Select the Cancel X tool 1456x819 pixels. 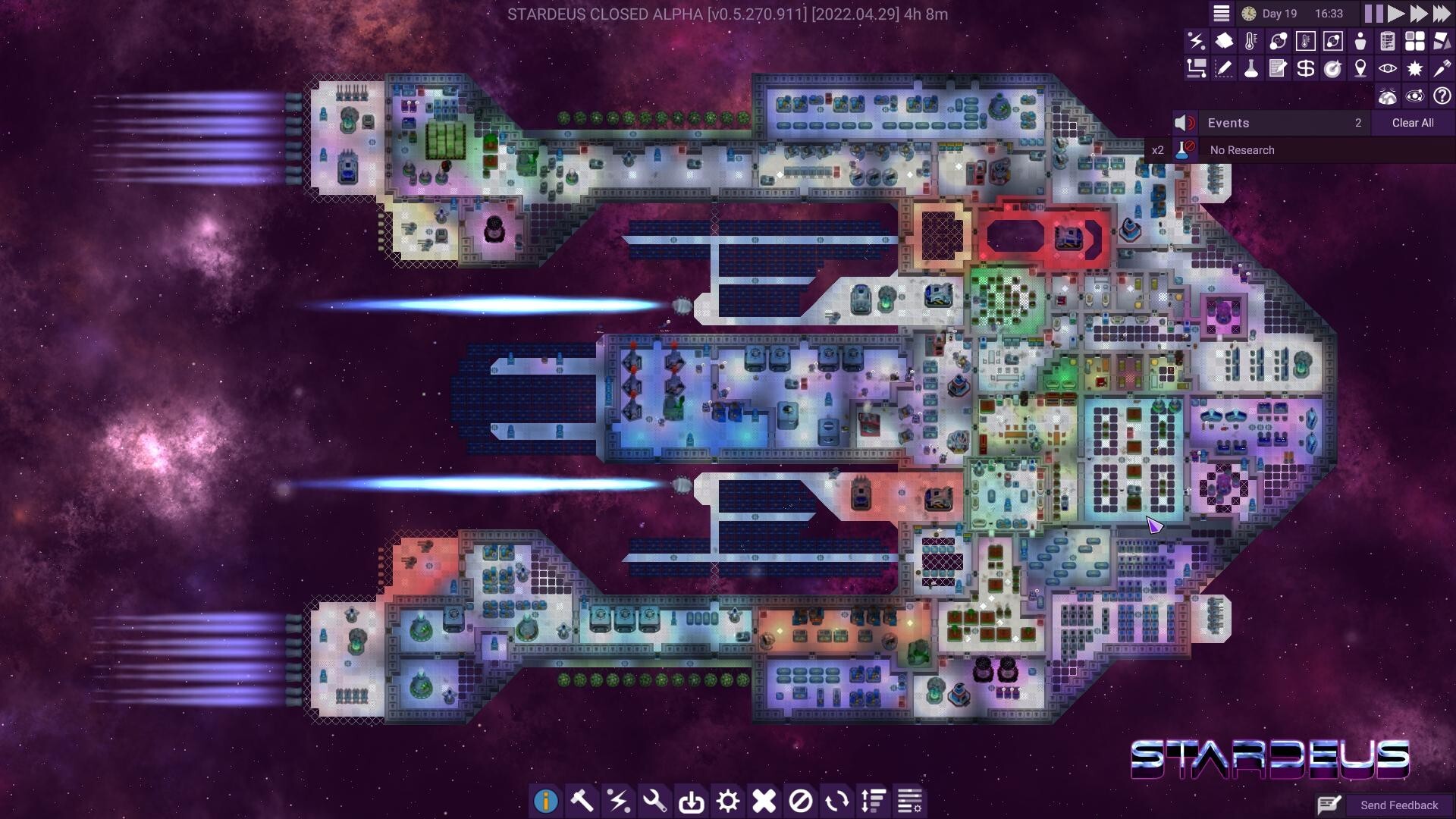(x=765, y=800)
